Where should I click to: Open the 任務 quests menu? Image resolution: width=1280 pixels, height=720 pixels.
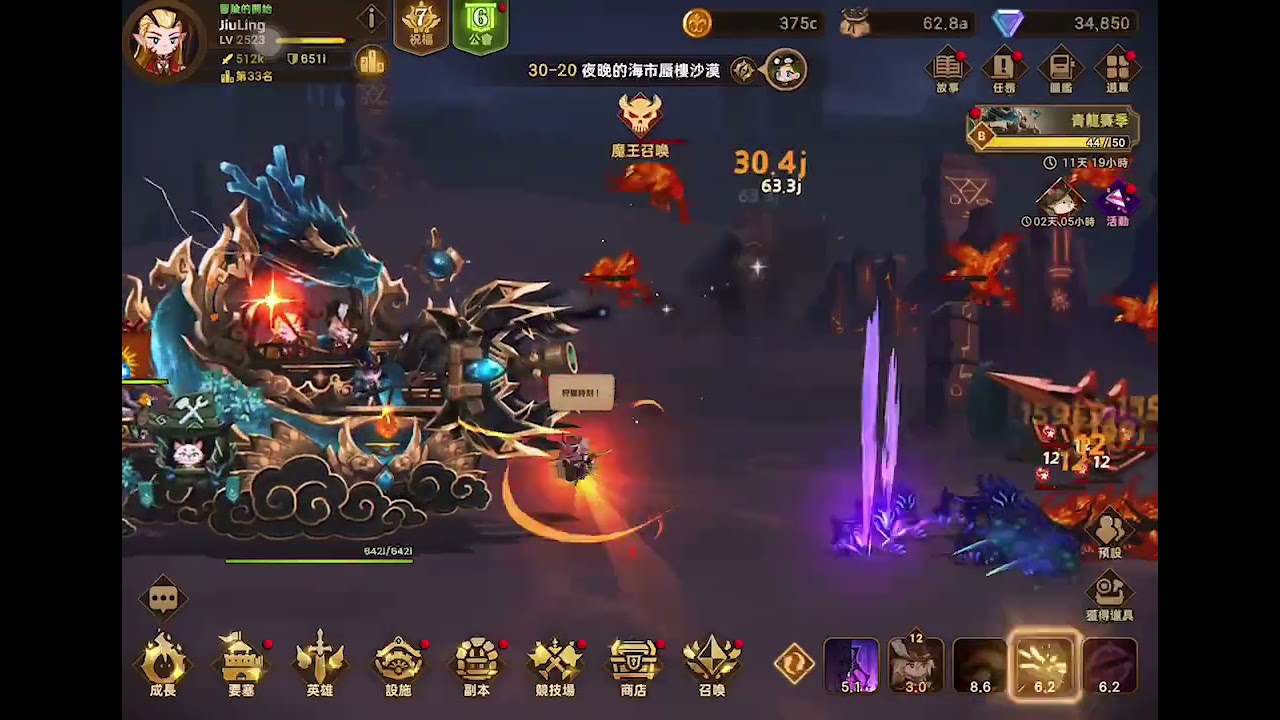1003,68
